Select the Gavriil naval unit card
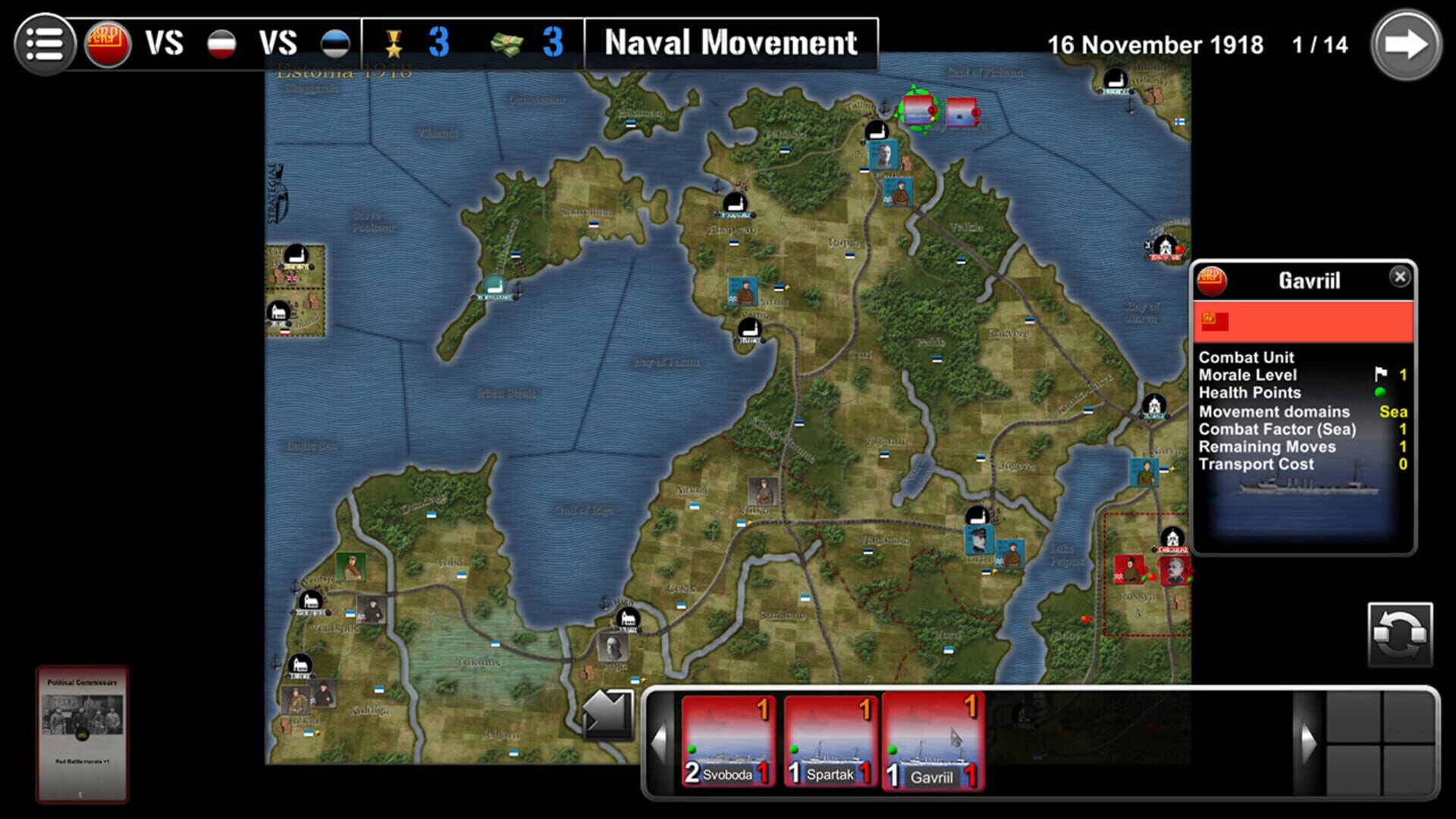The image size is (1456, 819). (934, 739)
